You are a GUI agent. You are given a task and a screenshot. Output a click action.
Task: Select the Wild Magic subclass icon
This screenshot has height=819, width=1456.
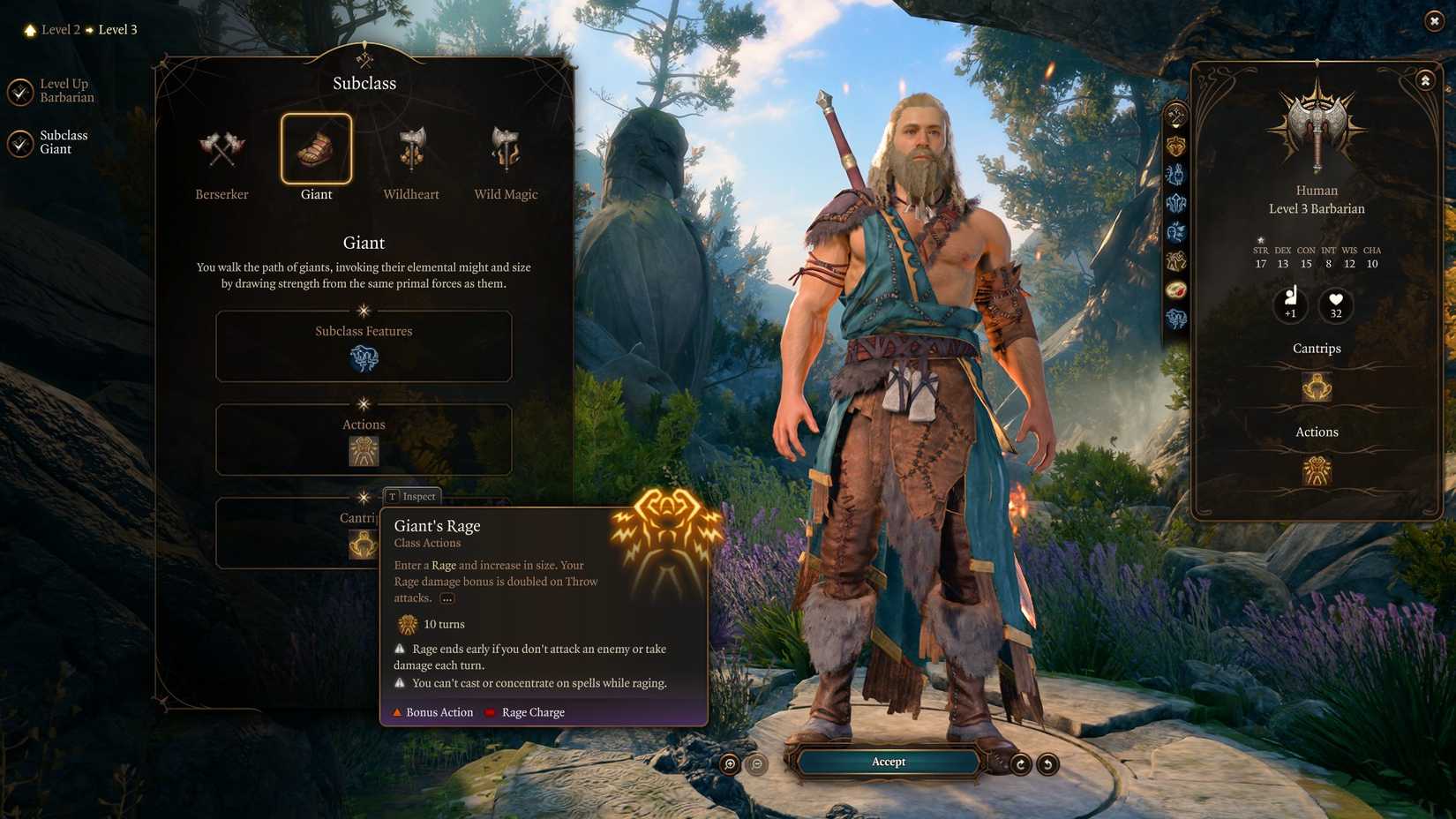505,150
